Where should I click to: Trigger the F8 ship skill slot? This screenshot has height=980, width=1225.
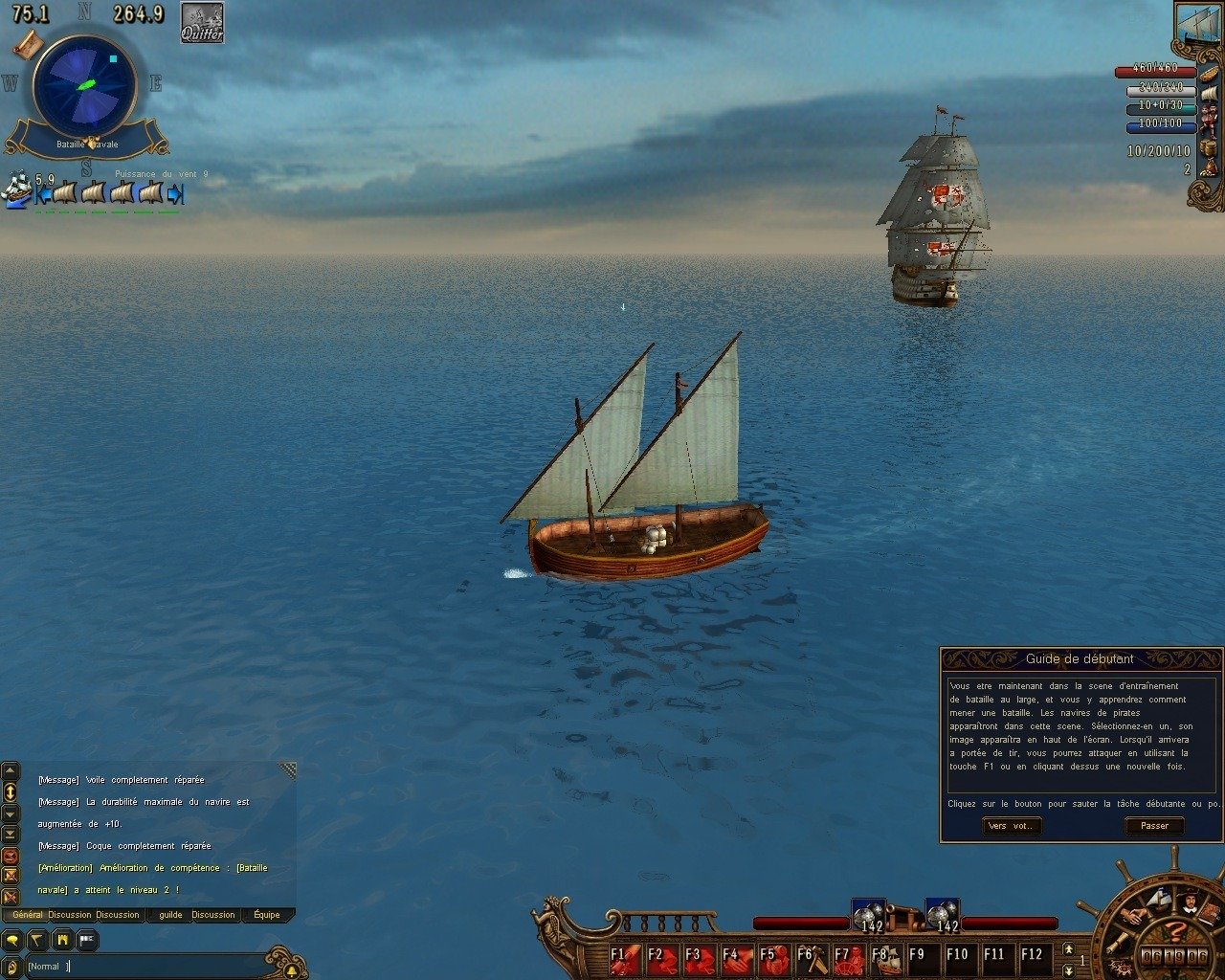point(885,956)
